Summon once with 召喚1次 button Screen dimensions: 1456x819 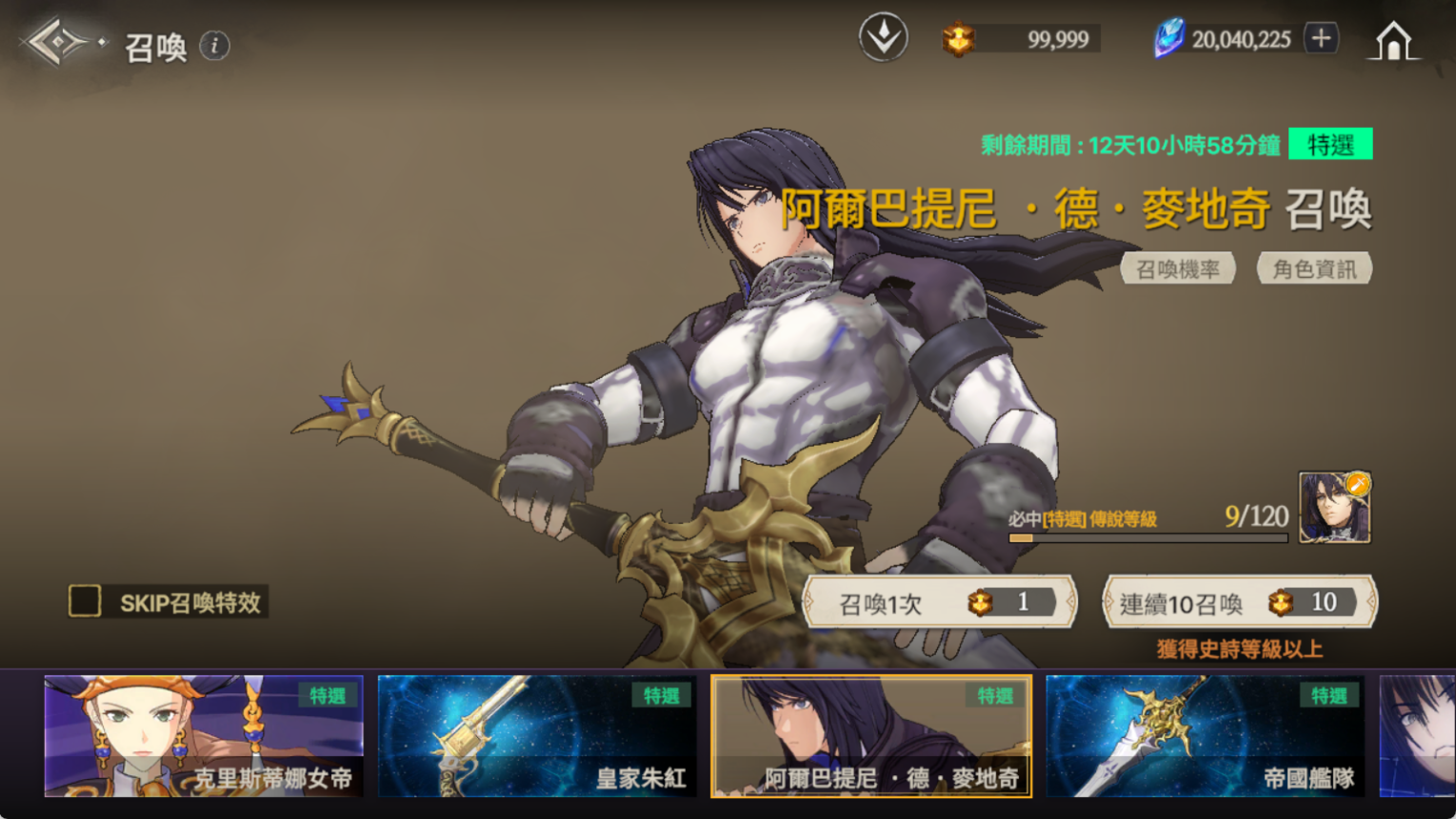(x=940, y=602)
